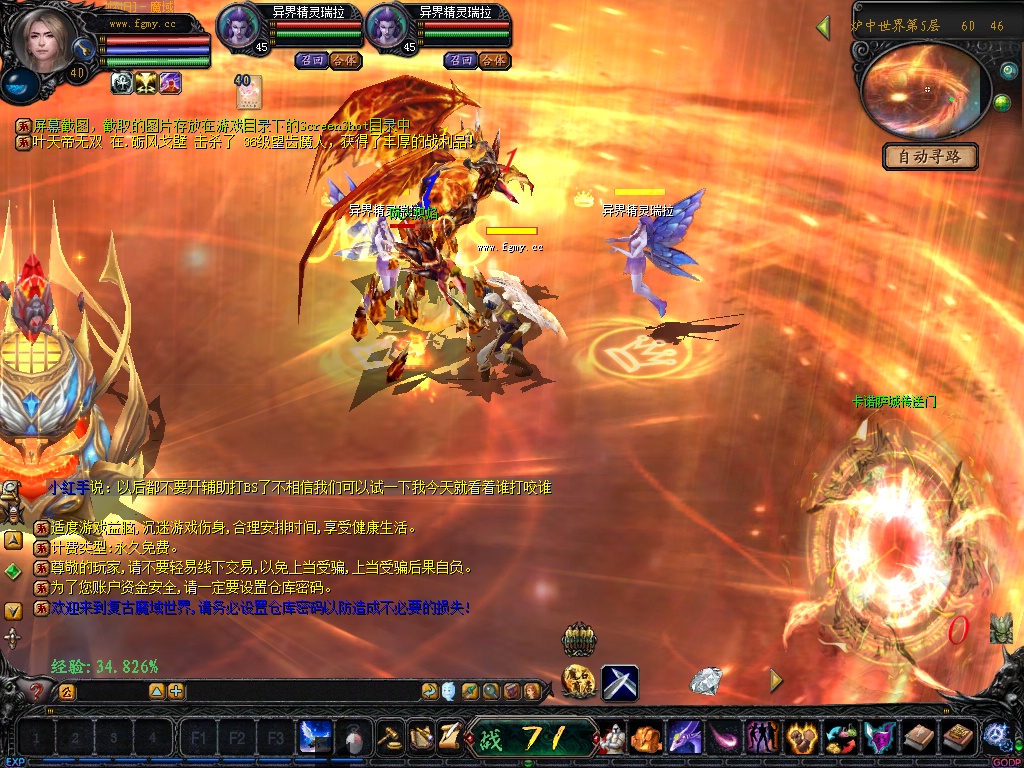The image size is (1024, 768).
Task: Open the settings gear icon
Action: [997, 737]
